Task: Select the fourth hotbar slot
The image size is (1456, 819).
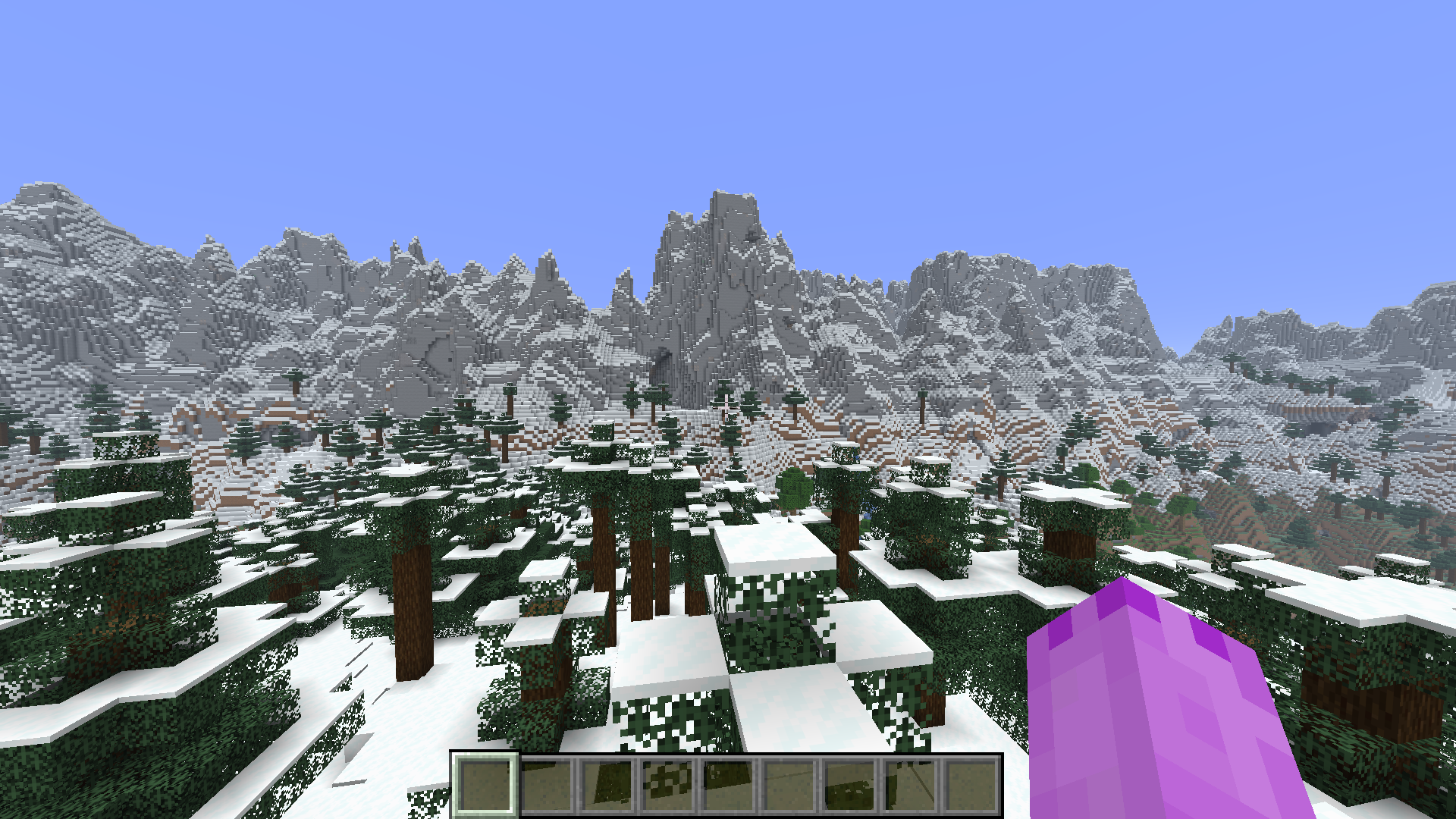Action: click(669, 783)
